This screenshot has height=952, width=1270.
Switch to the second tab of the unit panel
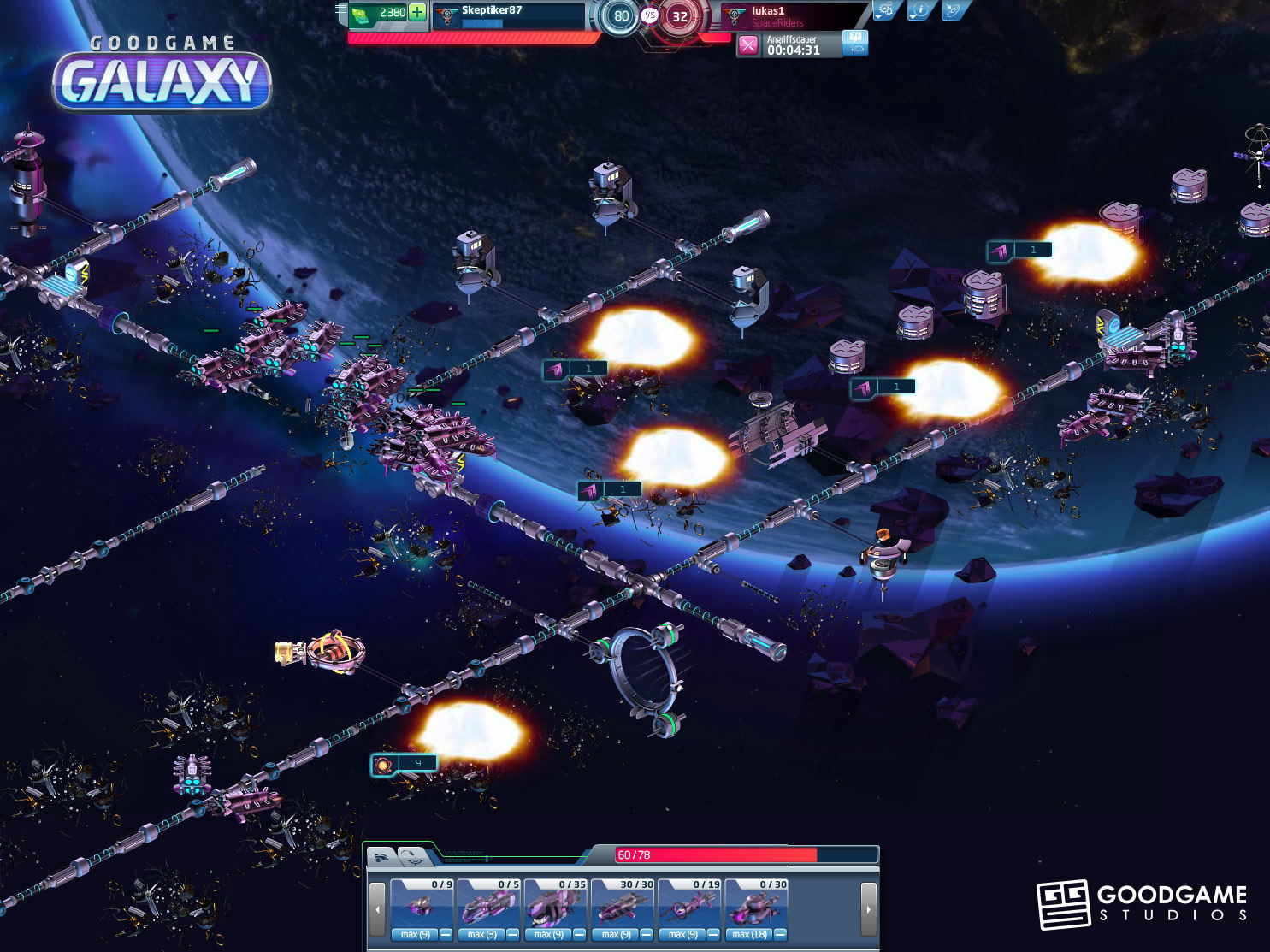(x=411, y=856)
